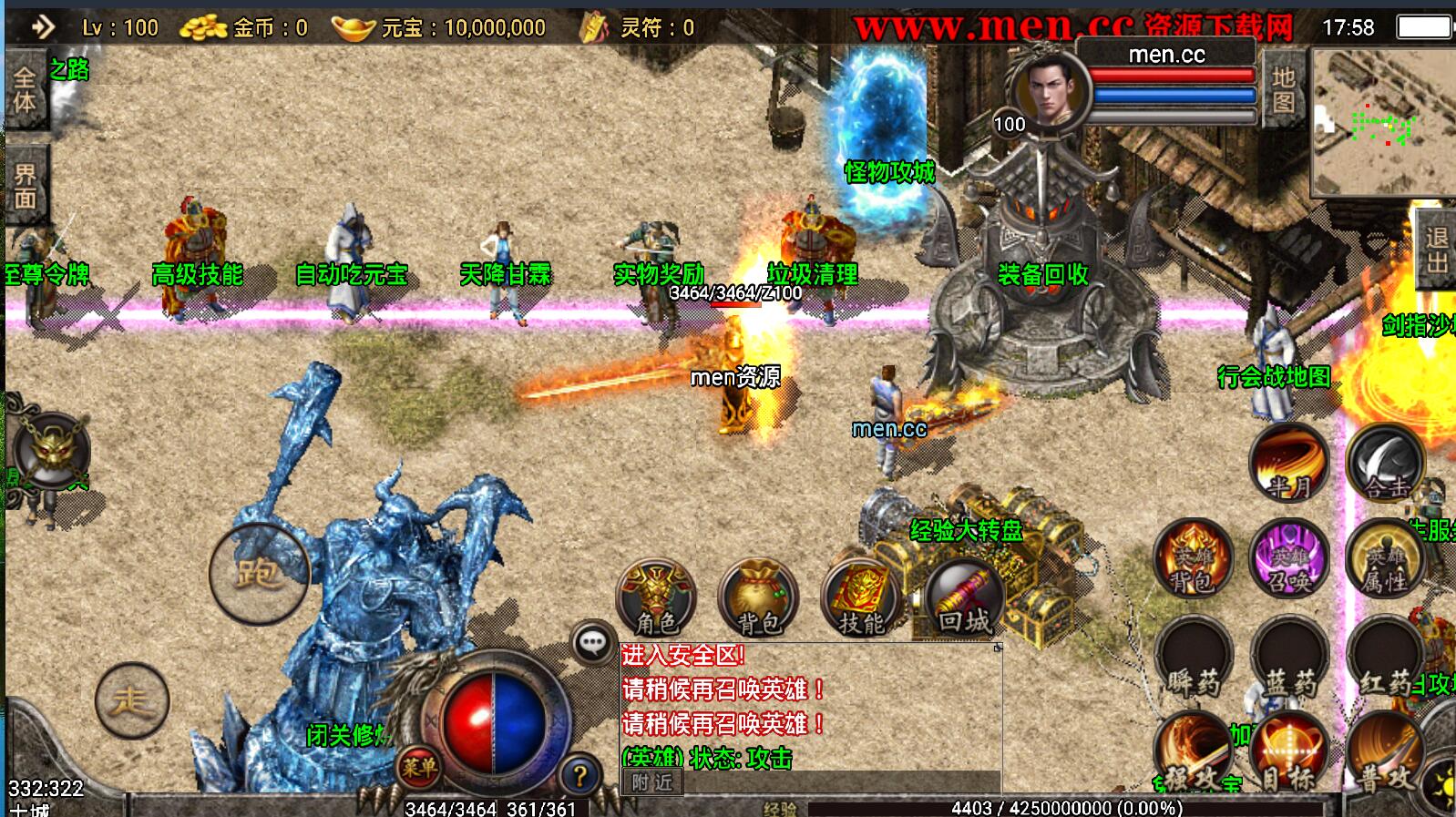Use the 蓝药 mana potion slot

[x=1288, y=658]
